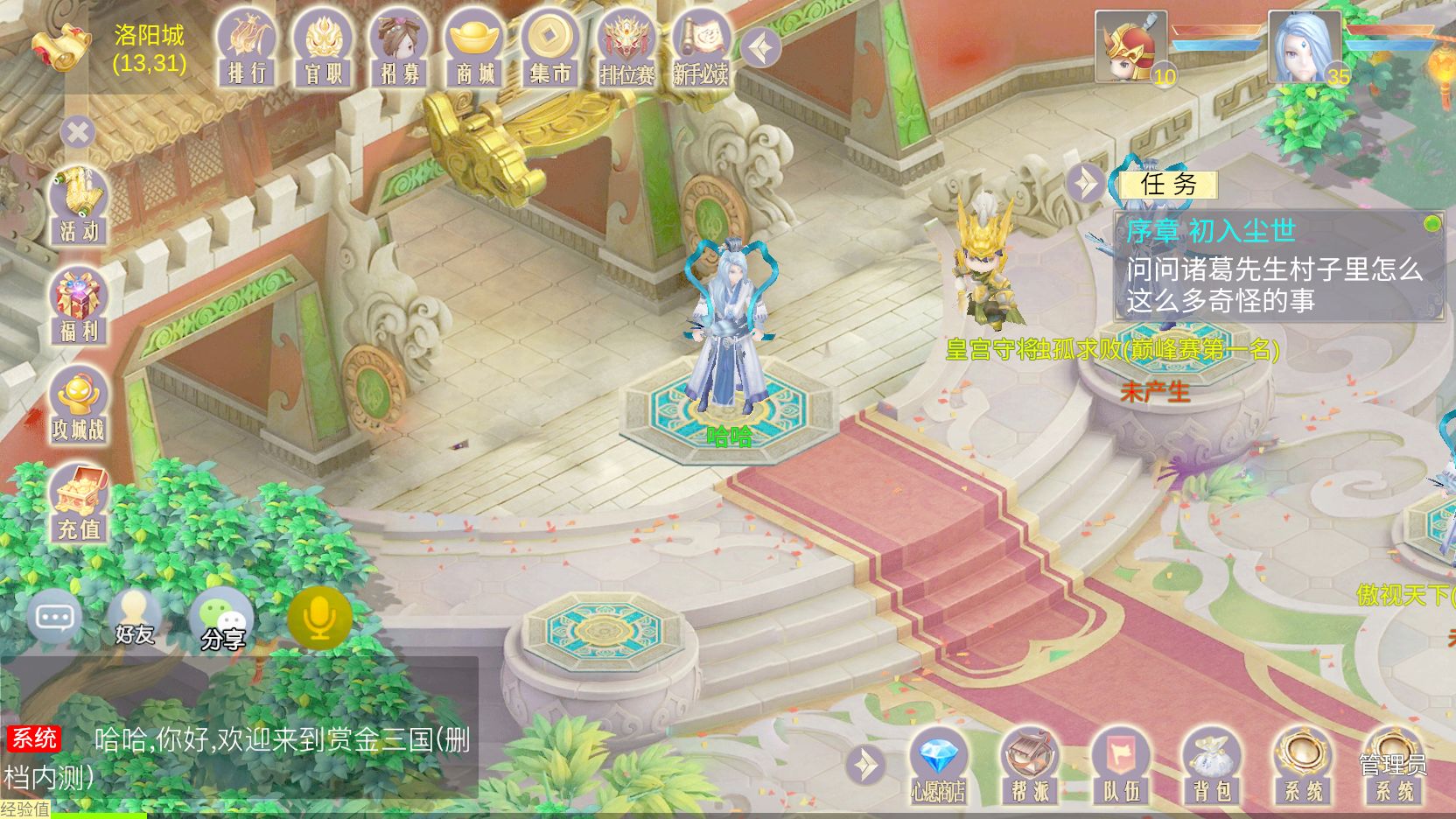Mute the voice chat microphone
This screenshot has height=819, width=1456.
point(318,617)
